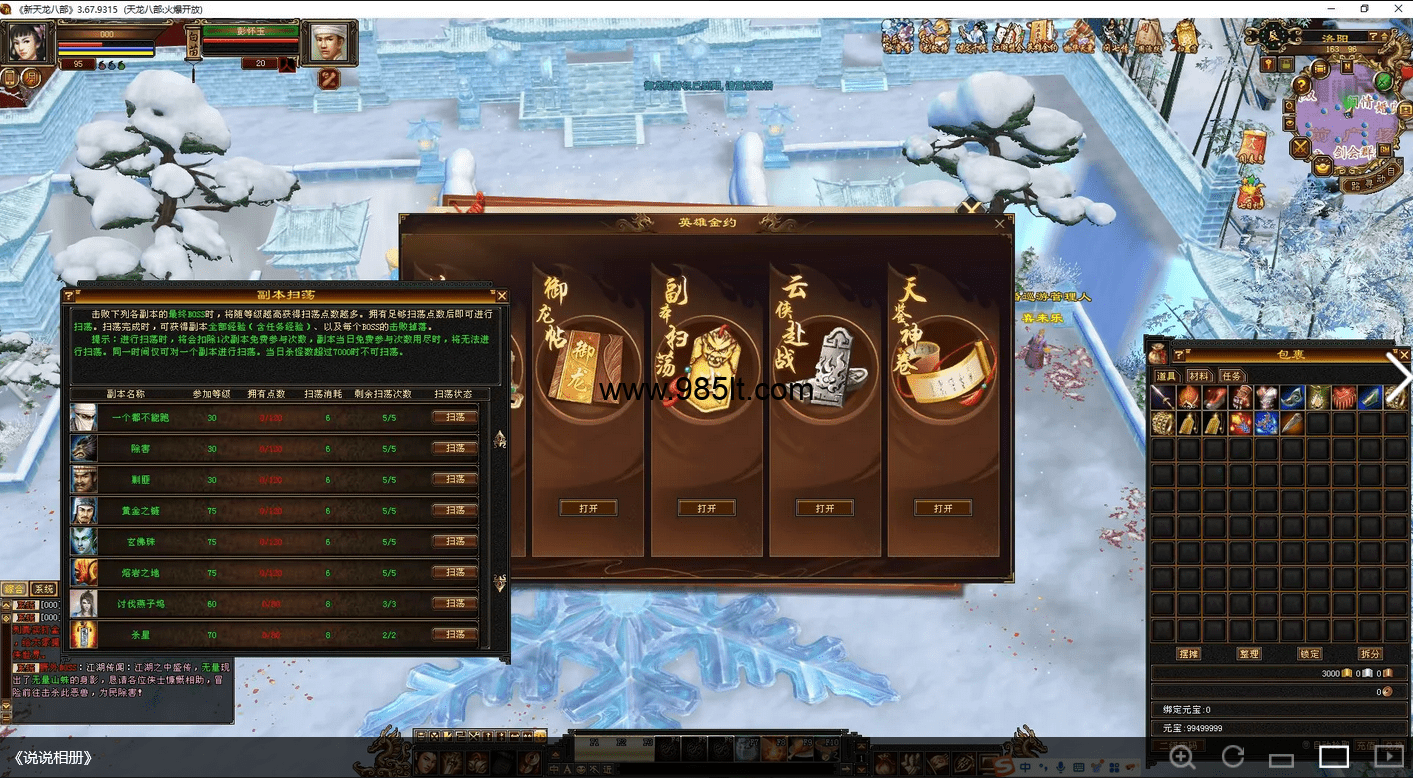The image size is (1413, 778).
Task: Click the 摆摊 stall button
Action: 1188,653
